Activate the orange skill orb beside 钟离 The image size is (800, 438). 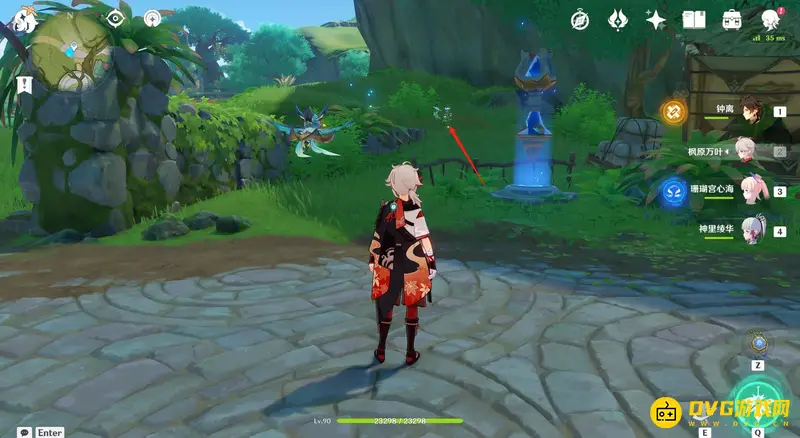[673, 112]
